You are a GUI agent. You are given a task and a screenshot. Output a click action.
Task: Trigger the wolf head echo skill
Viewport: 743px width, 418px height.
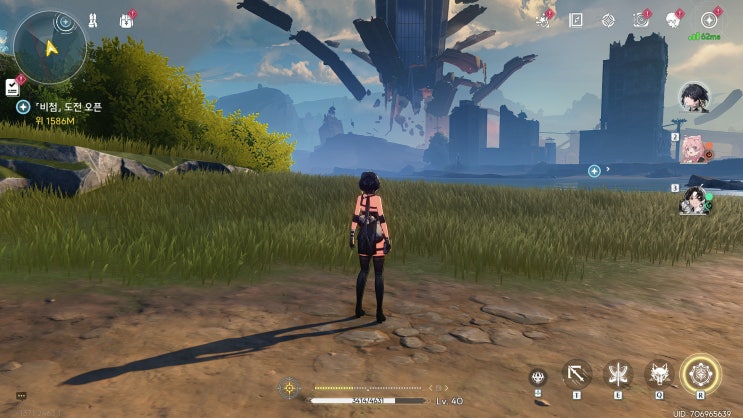coord(658,376)
